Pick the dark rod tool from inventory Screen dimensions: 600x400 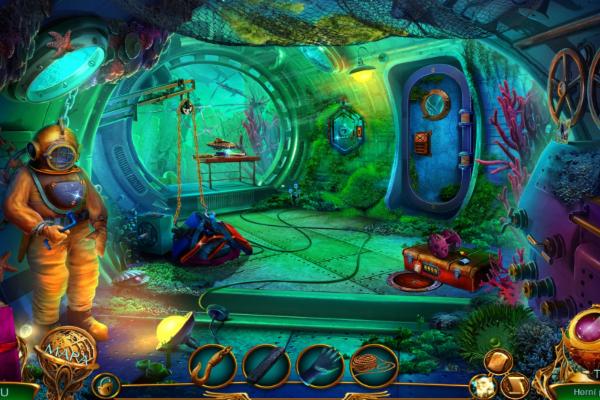266,365
